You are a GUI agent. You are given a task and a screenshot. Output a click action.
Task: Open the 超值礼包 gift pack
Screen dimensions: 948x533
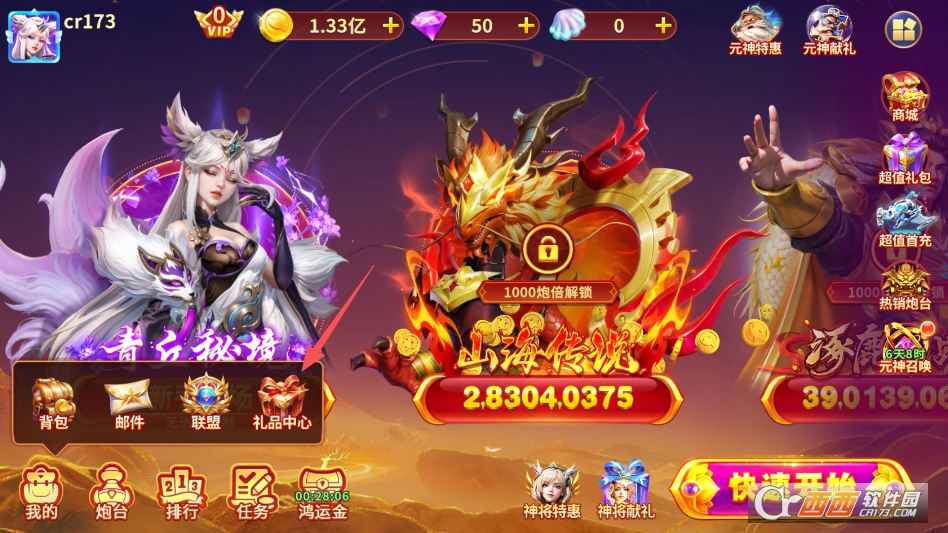coord(904,160)
